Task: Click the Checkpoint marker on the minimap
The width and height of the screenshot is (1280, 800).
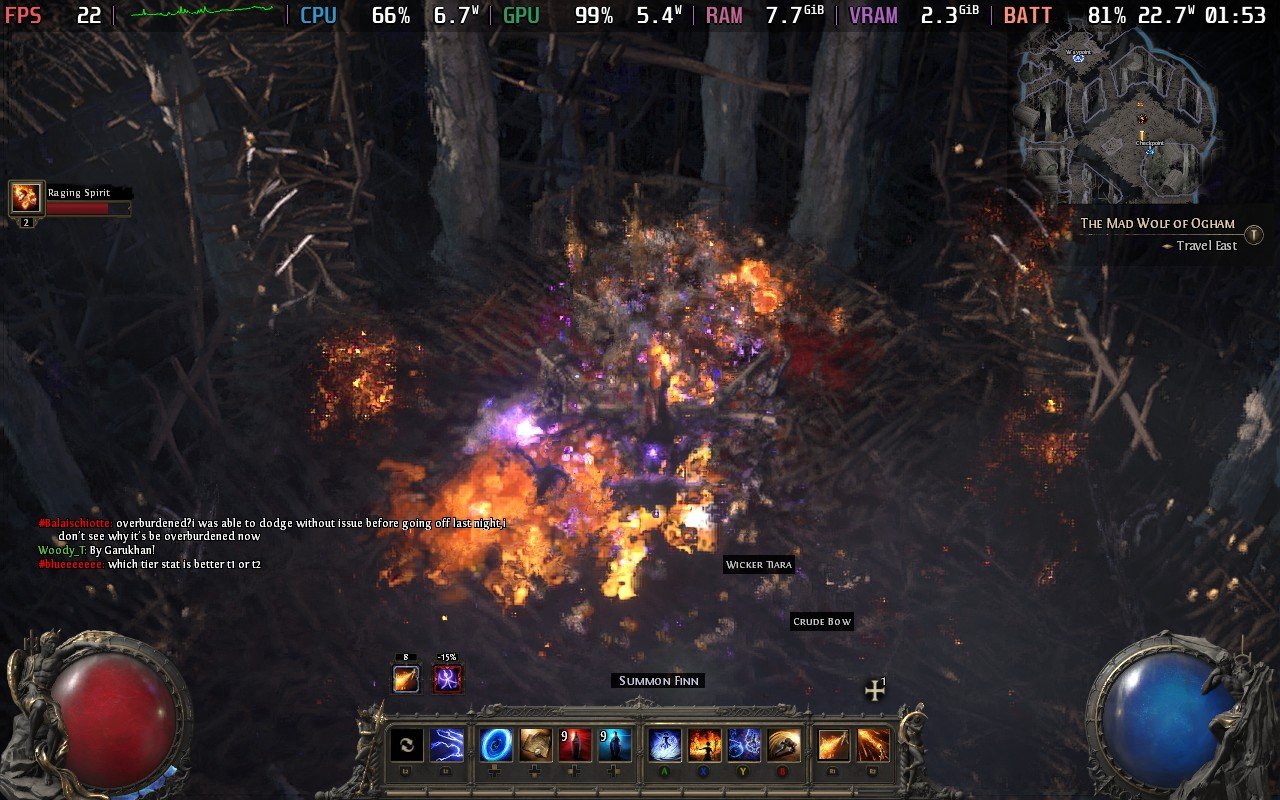Action: tap(1148, 150)
